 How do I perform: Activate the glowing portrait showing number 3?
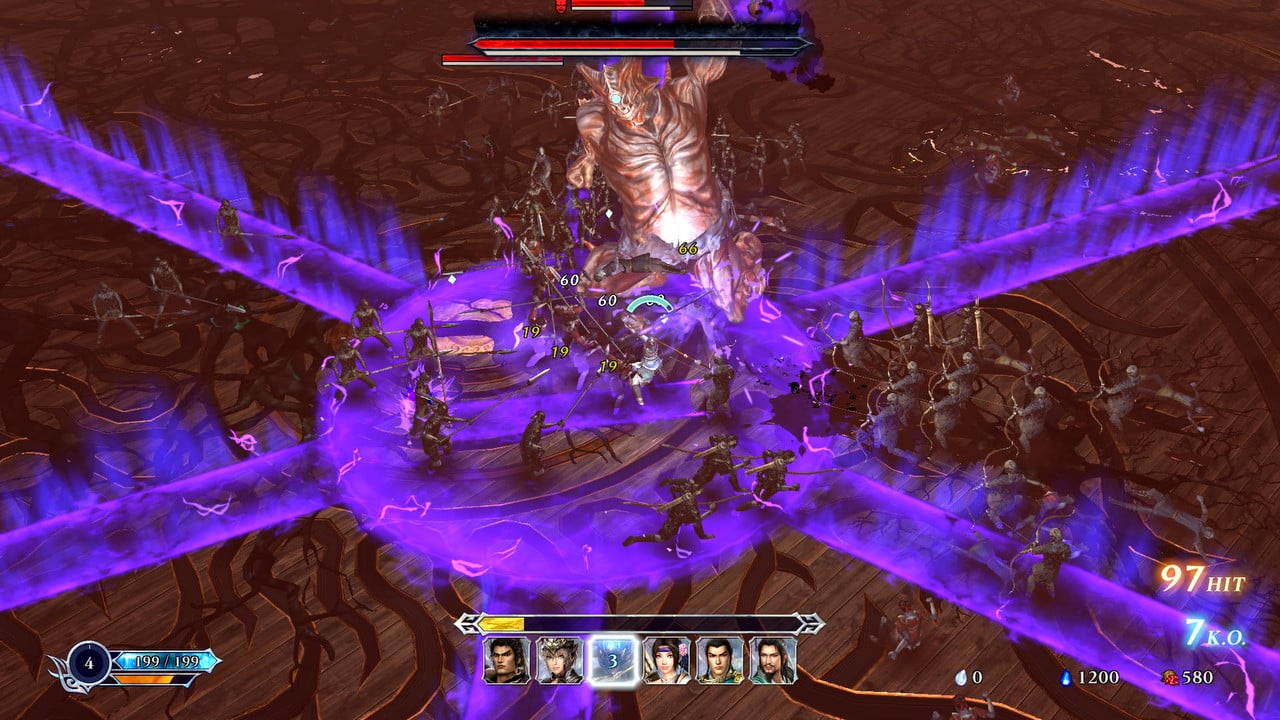pos(612,660)
